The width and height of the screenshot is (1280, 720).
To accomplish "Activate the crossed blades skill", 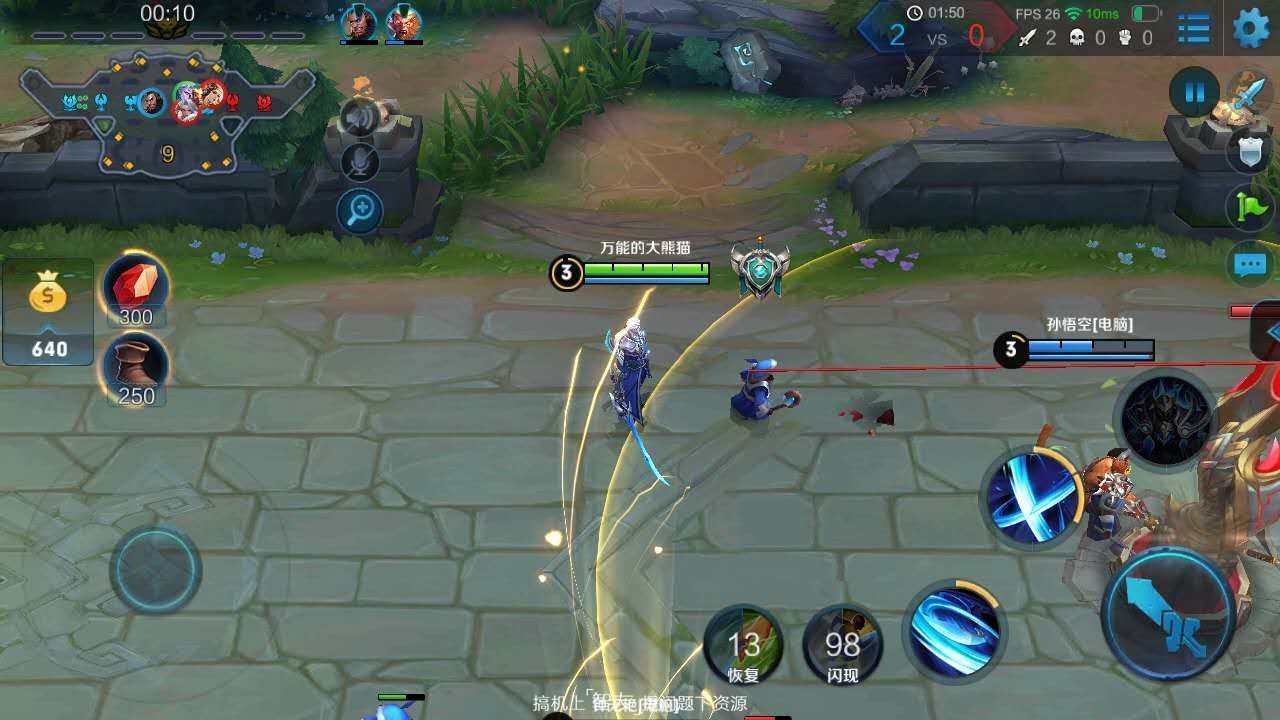I will tap(1031, 496).
